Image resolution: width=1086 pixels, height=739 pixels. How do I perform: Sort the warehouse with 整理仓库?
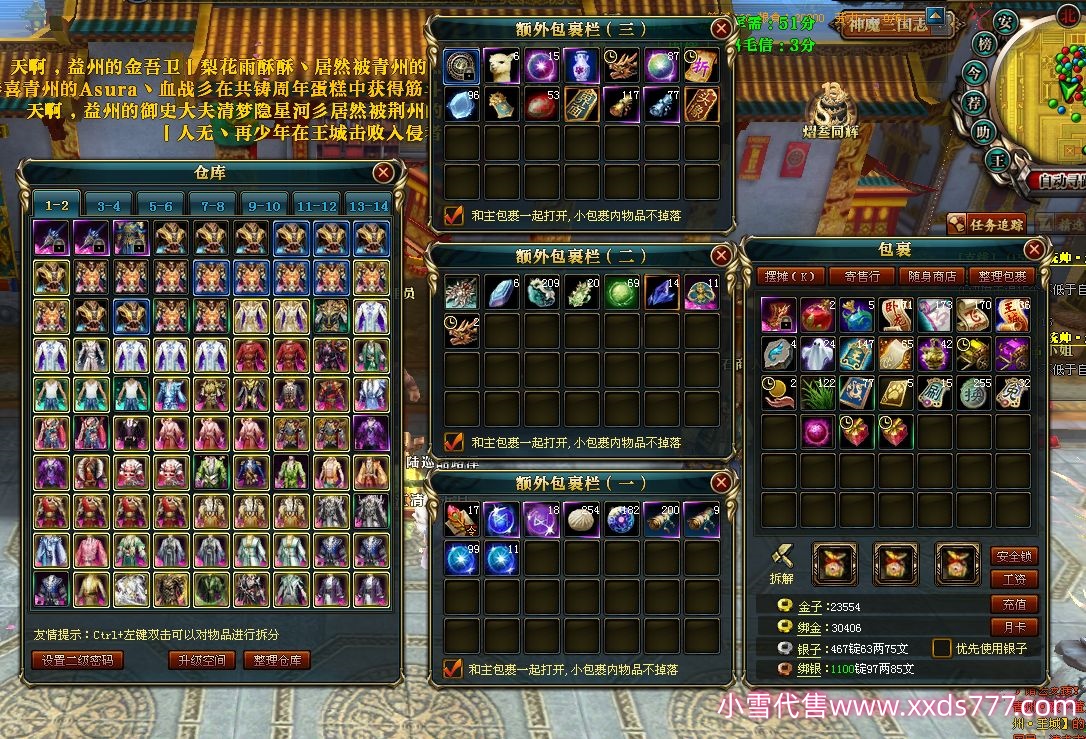click(277, 660)
